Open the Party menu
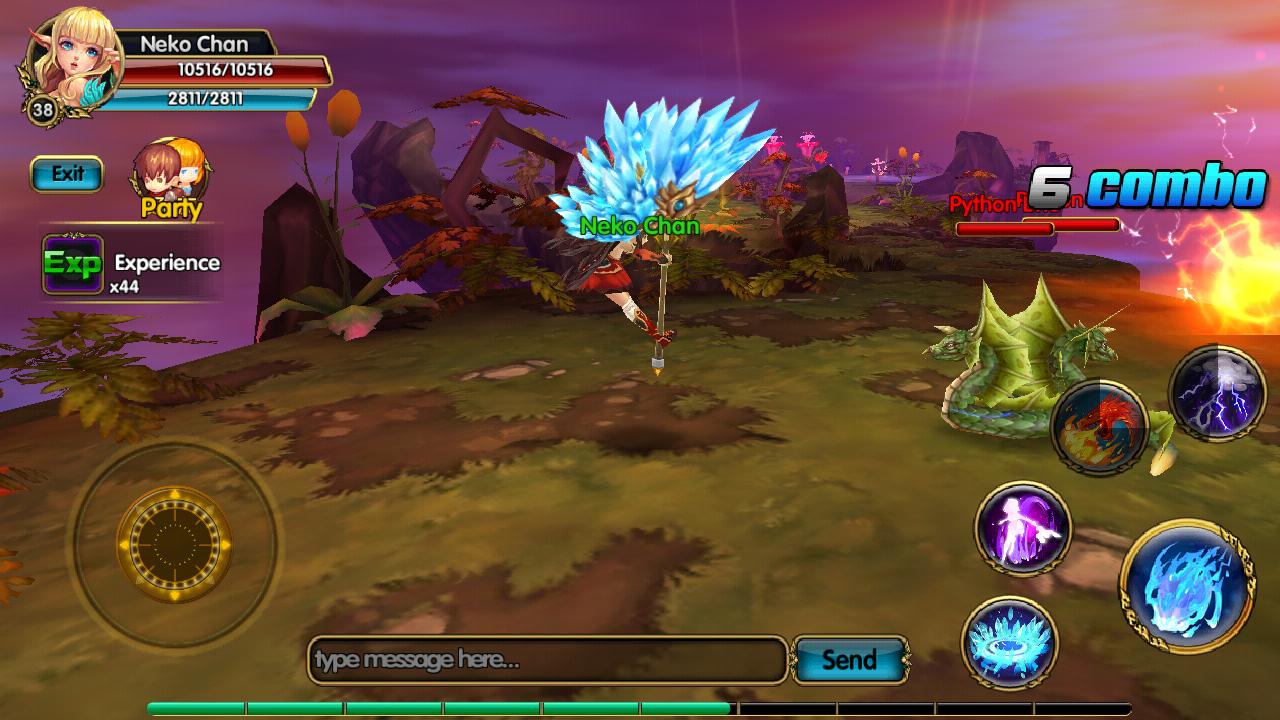 171,178
